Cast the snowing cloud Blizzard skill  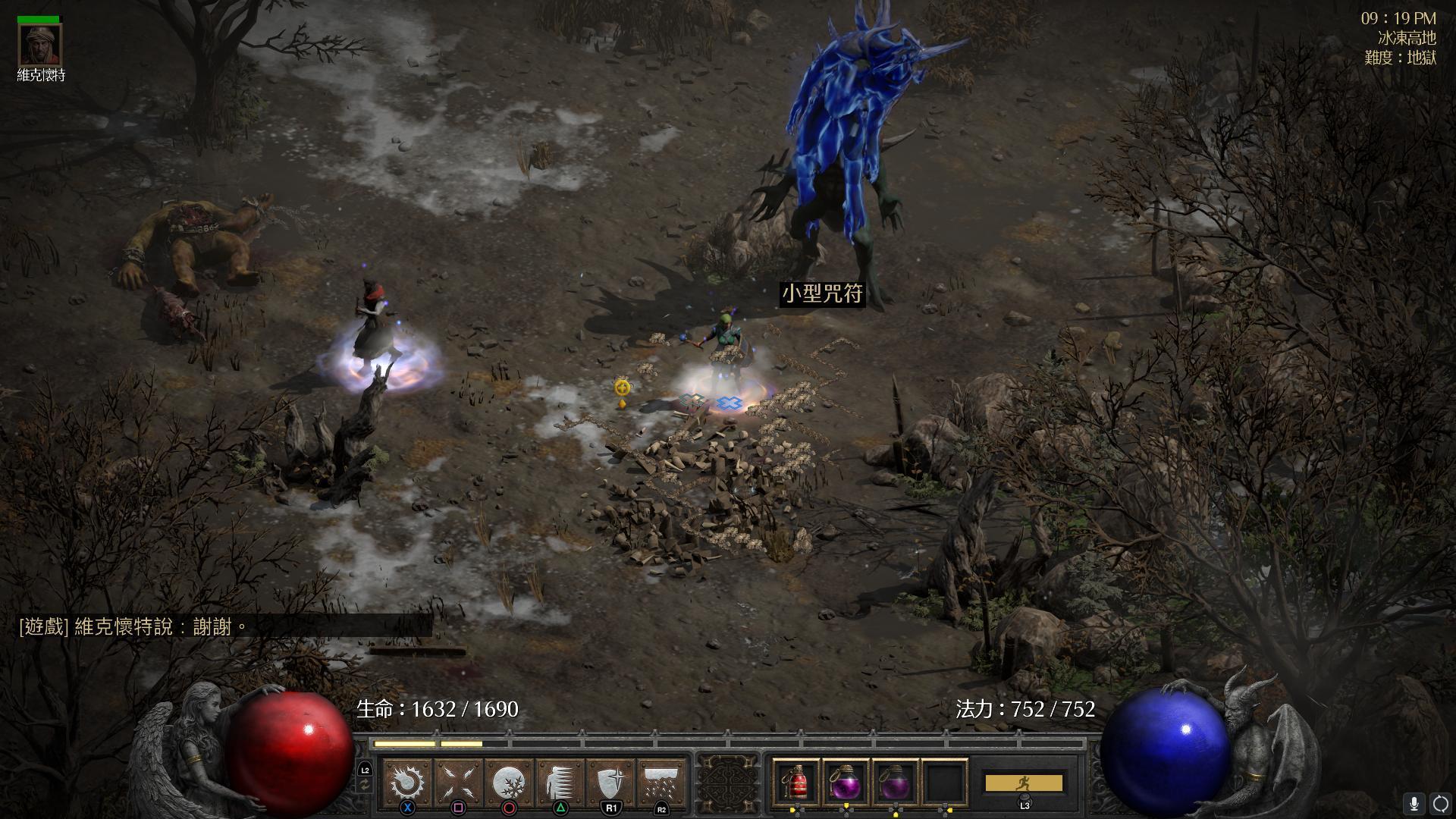tap(661, 782)
